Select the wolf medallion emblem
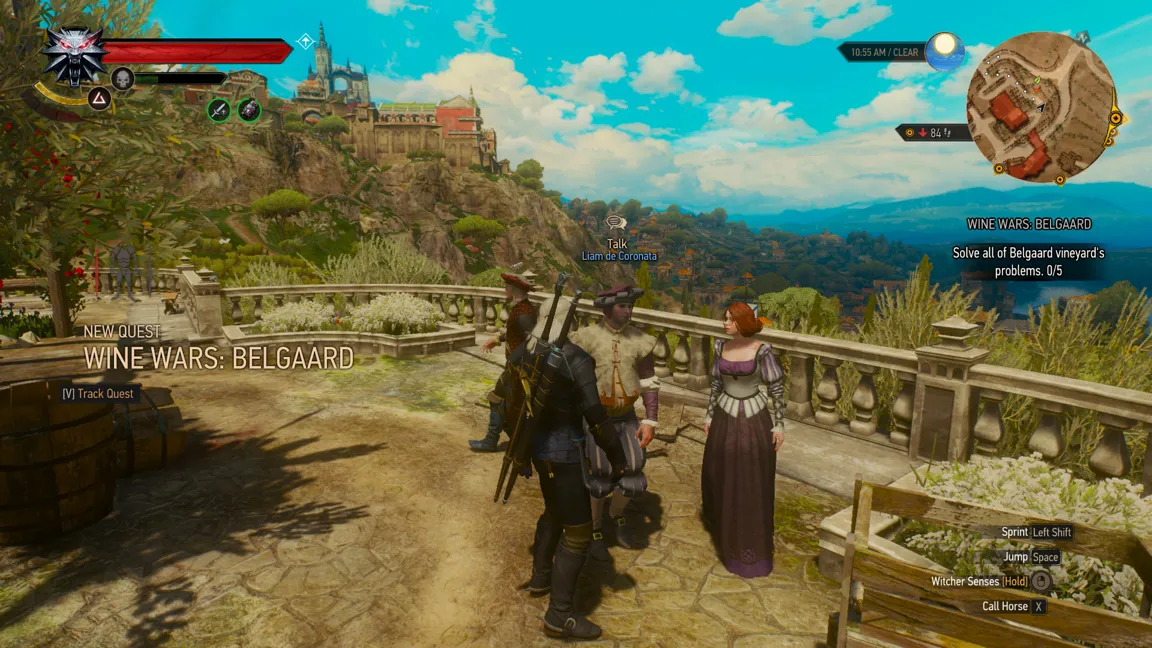The image size is (1152, 648). pyautogui.click(x=75, y=55)
